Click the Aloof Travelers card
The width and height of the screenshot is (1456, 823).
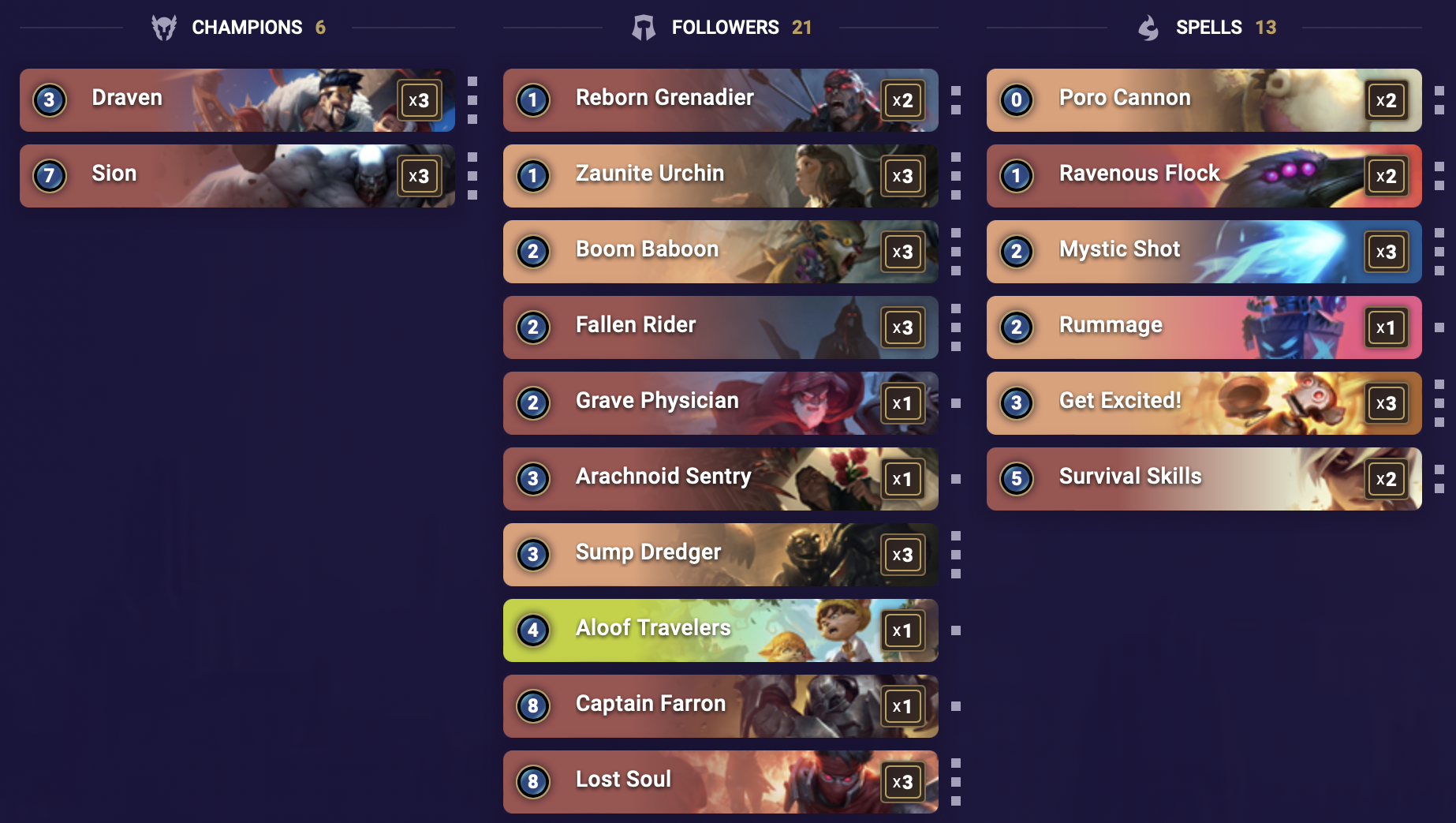coord(720,630)
